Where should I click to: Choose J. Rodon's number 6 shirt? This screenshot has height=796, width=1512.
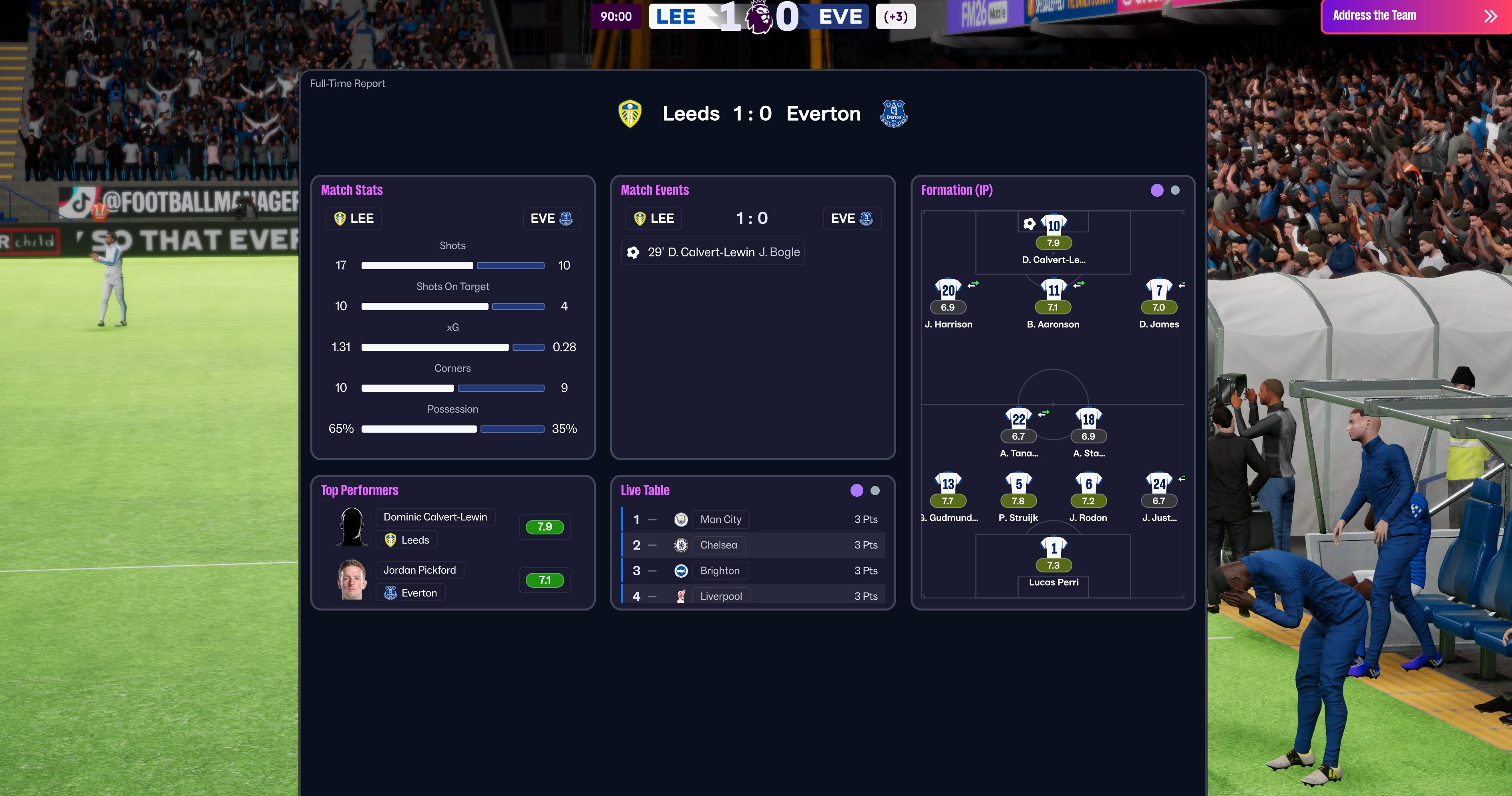pos(1088,484)
